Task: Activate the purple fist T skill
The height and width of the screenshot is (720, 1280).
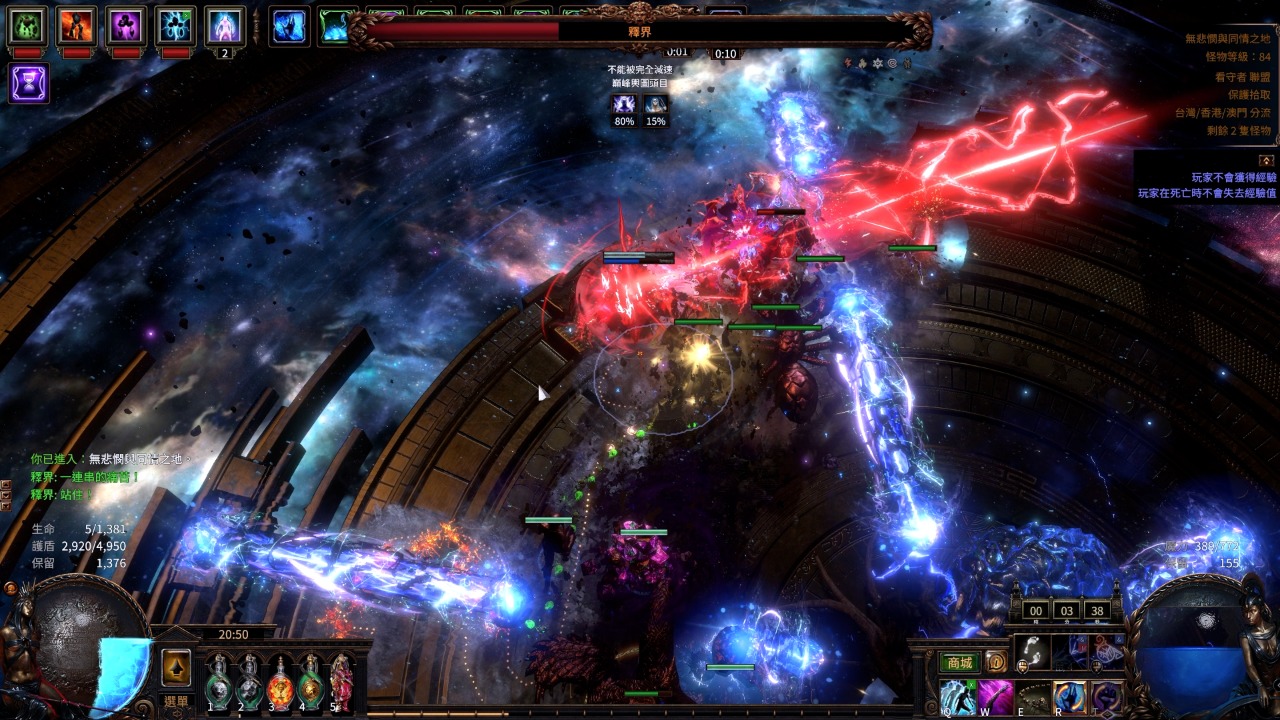Action: (x=1106, y=697)
